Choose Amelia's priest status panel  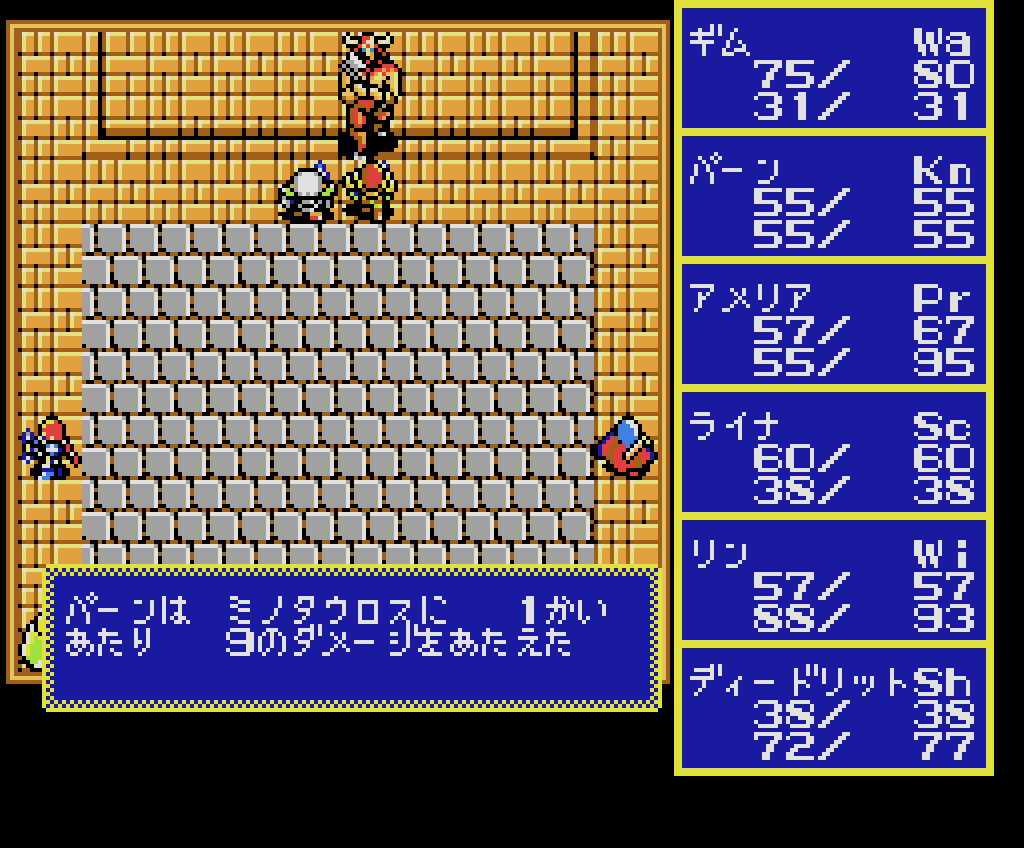click(833, 328)
